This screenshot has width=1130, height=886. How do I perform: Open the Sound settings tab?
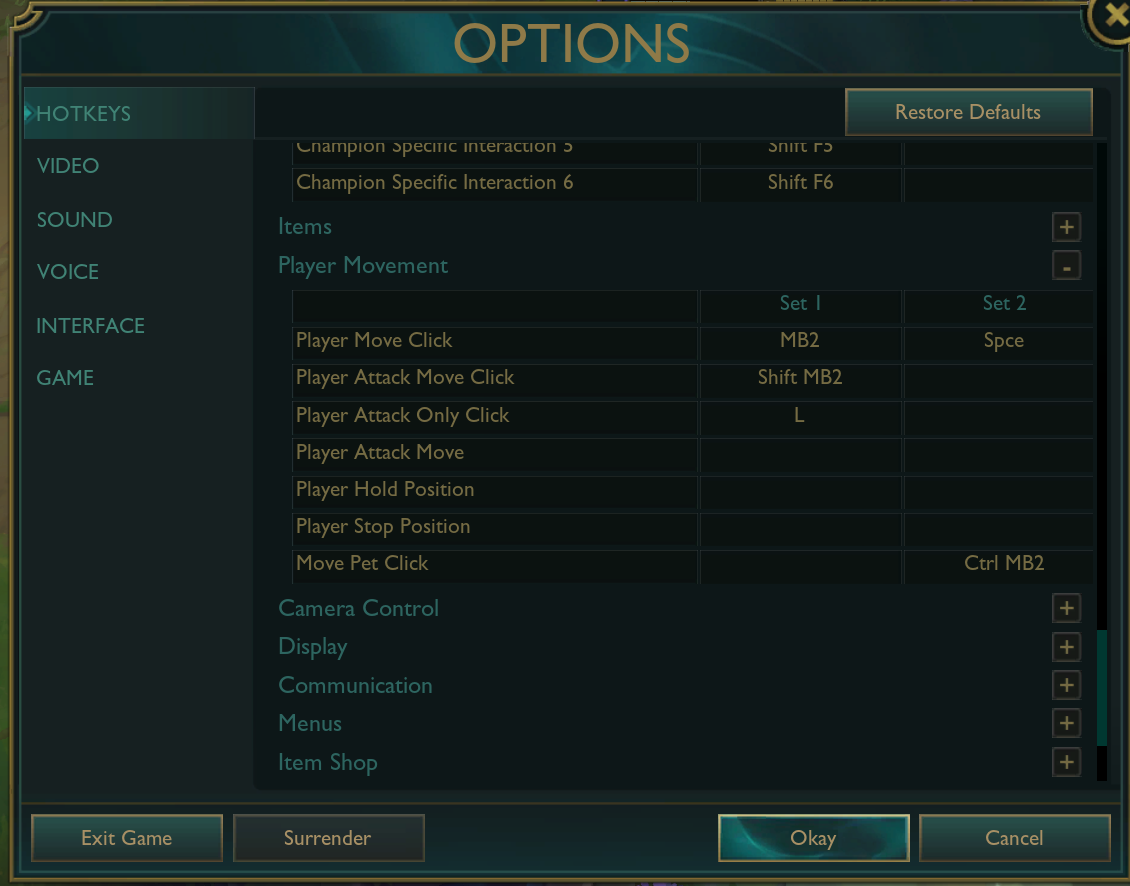pyautogui.click(x=74, y=220)
